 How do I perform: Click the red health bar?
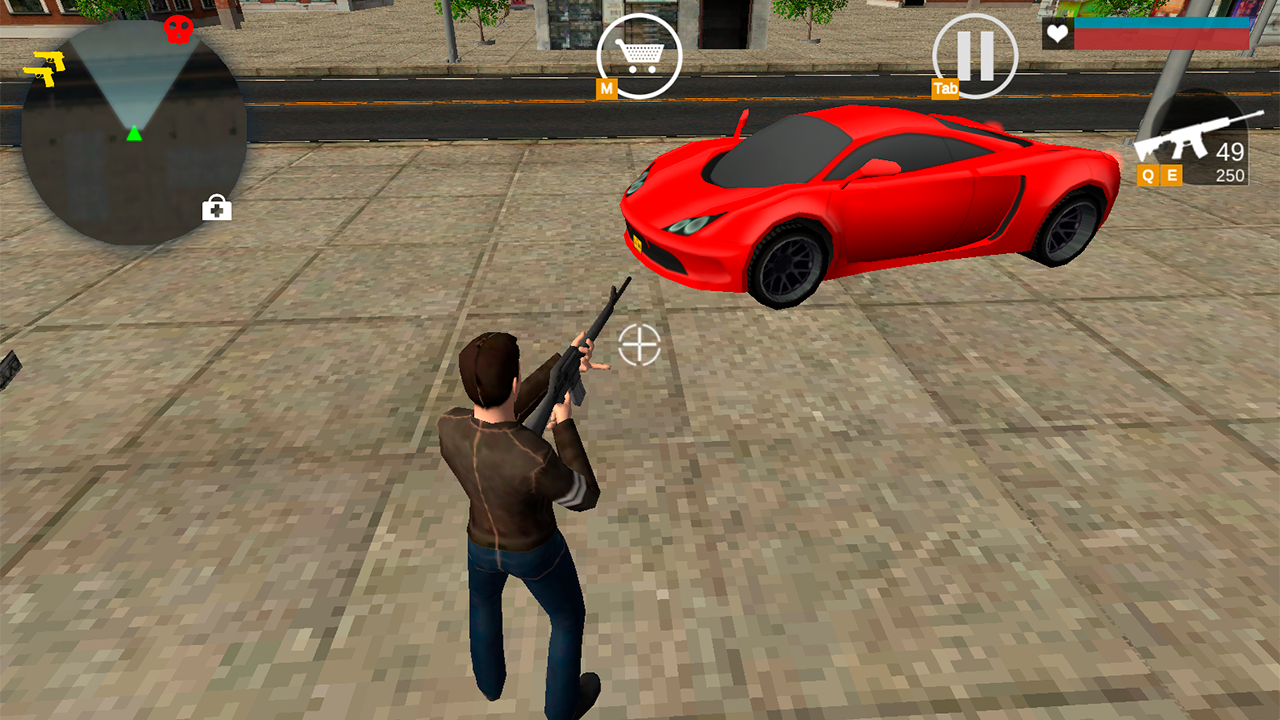point(1160,39)
